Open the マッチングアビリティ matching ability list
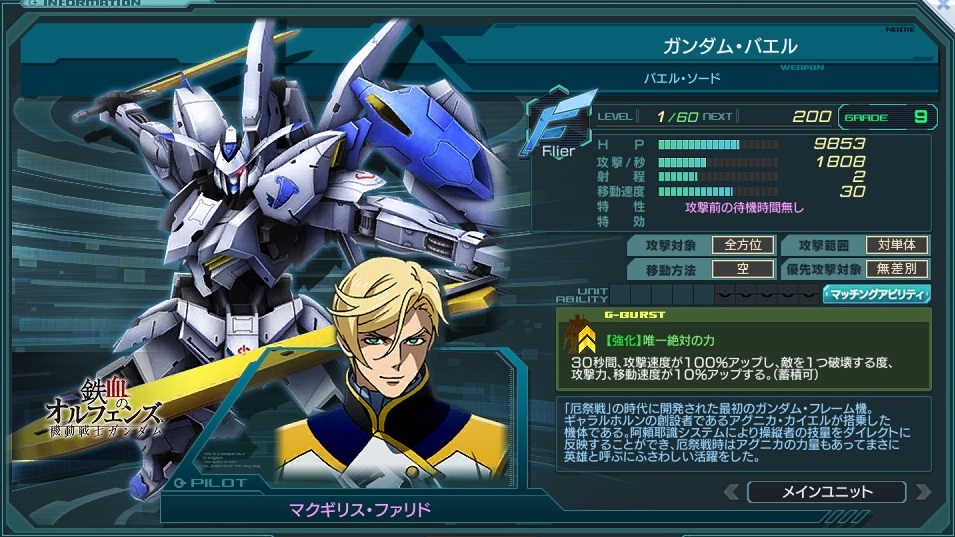The width and height of the screenshot is (955, 537). coord(876,294)
